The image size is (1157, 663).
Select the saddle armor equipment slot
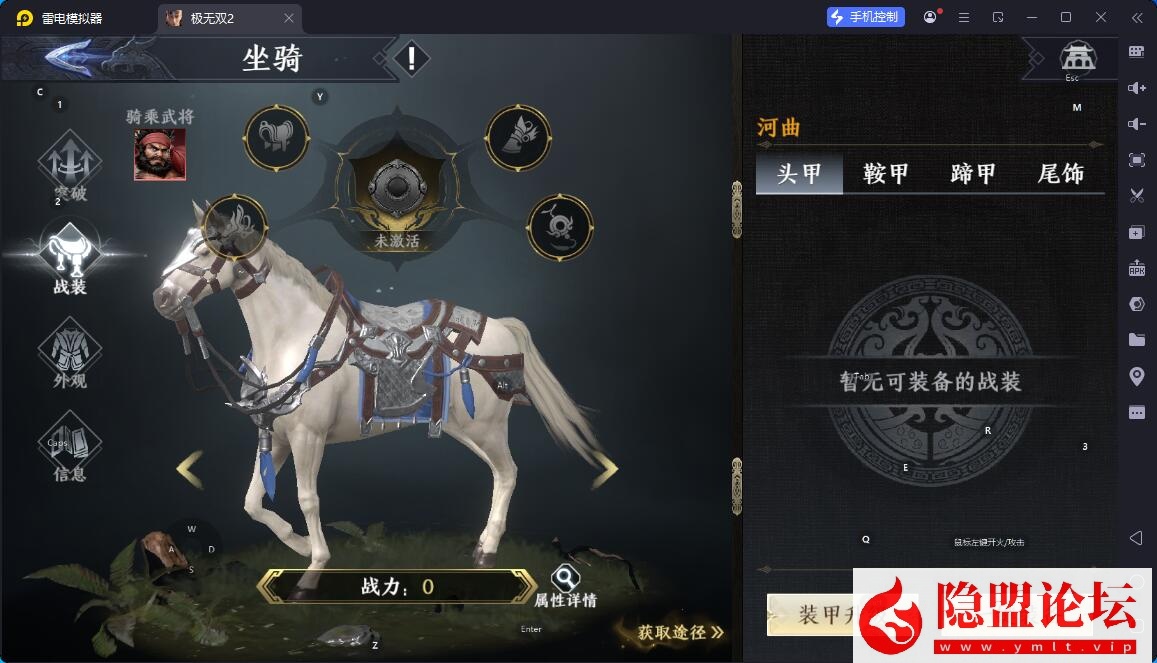tap(276, 136)
